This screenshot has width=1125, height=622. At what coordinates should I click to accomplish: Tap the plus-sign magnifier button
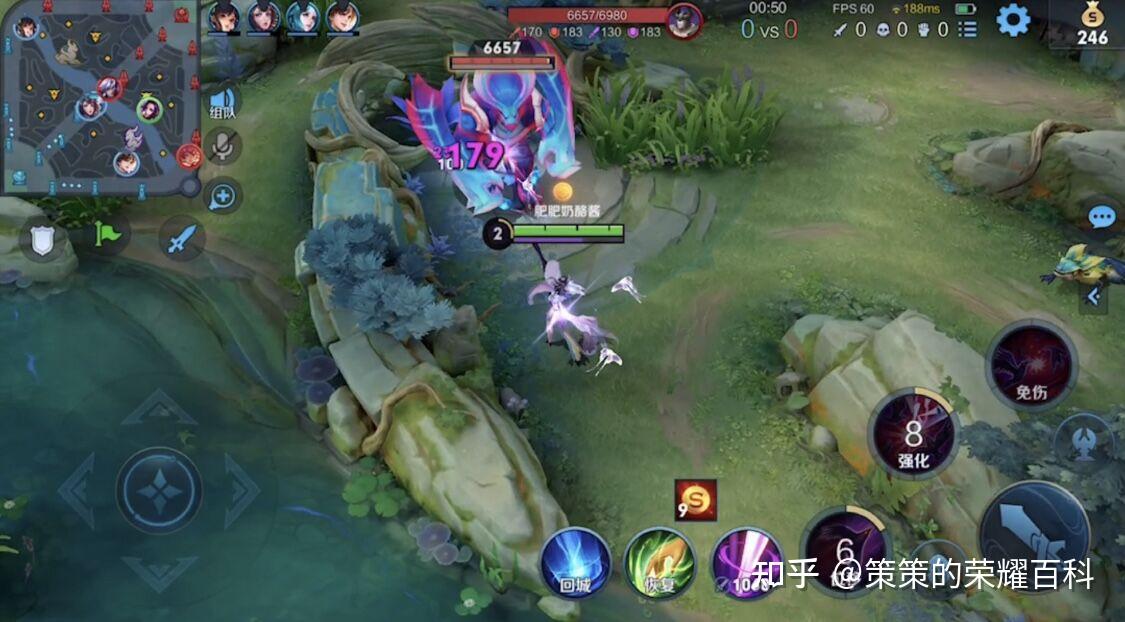(223, 196)
